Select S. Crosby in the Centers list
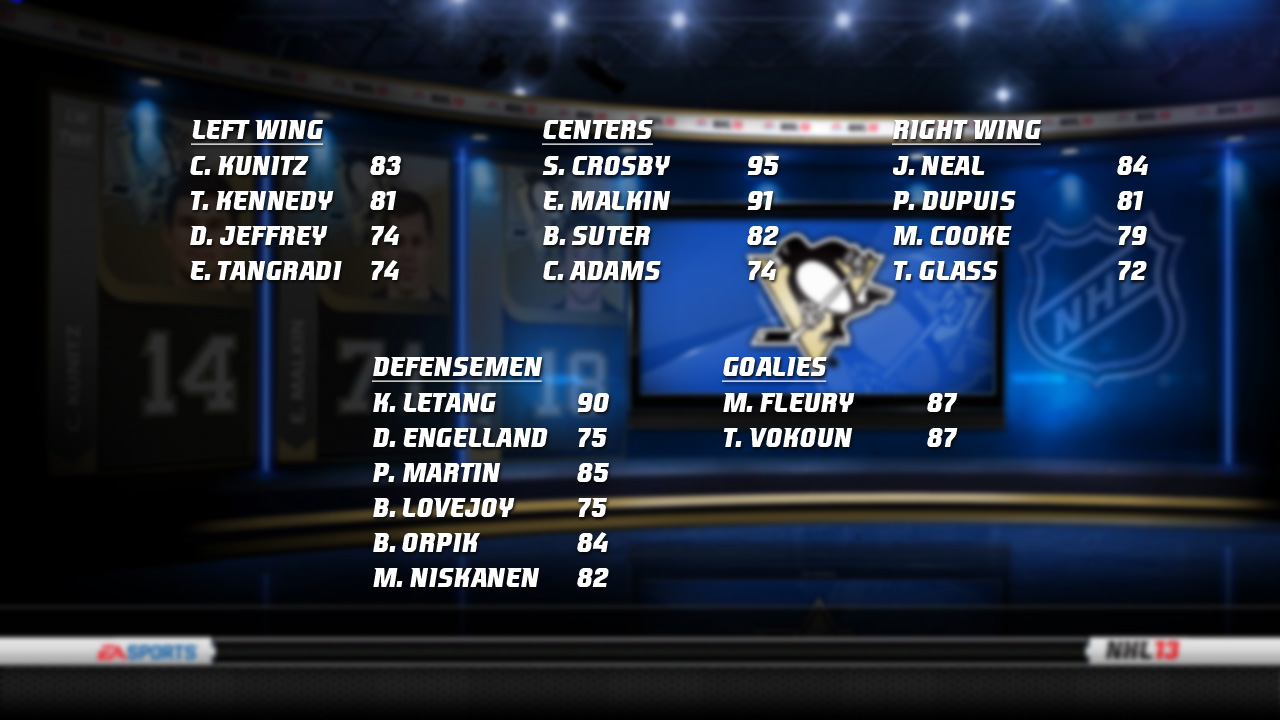The width and height of the screenshot is (1280, 720). pyautogui.click(x=606, y=166)
